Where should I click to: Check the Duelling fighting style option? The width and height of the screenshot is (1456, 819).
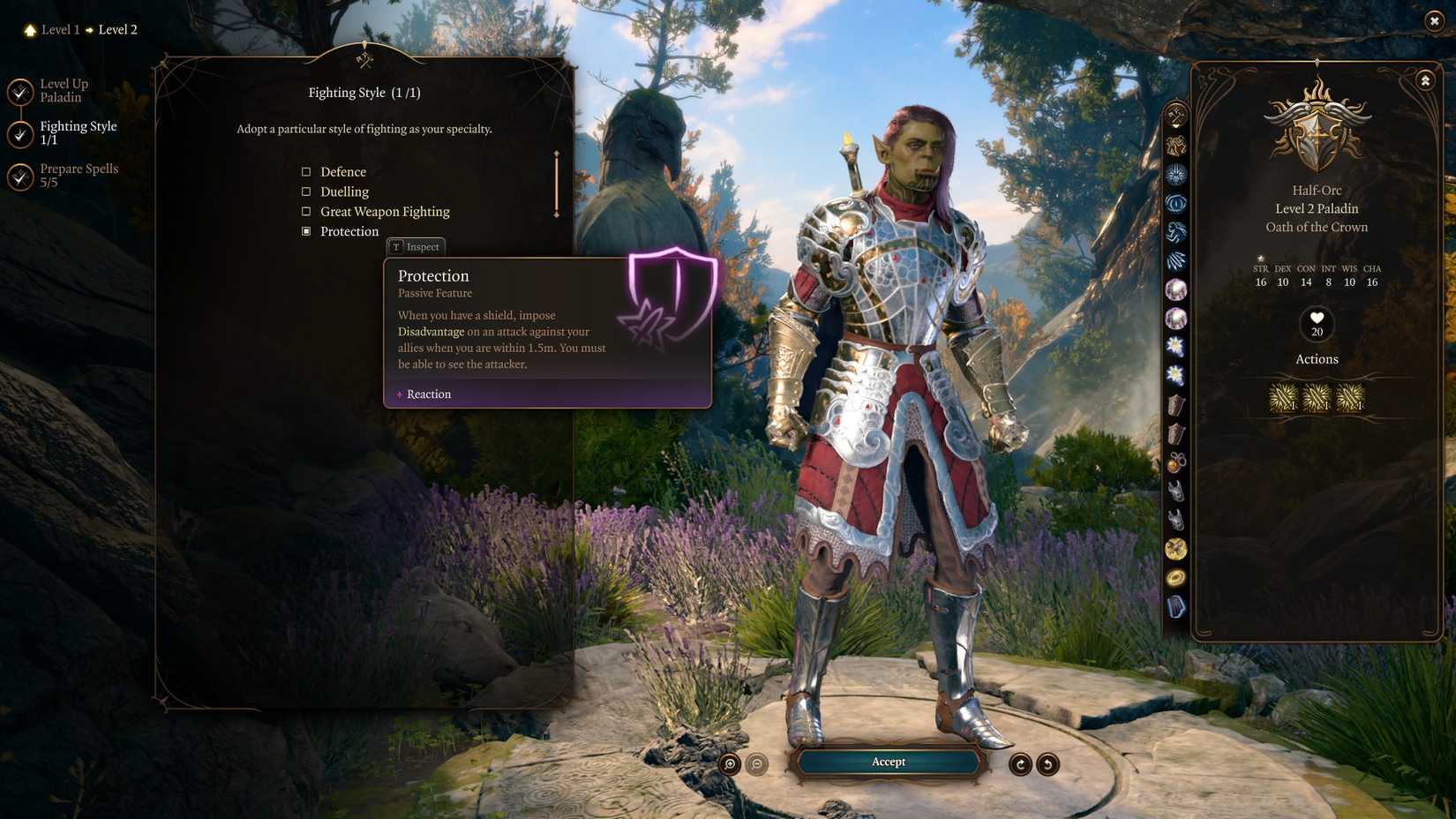306,192
